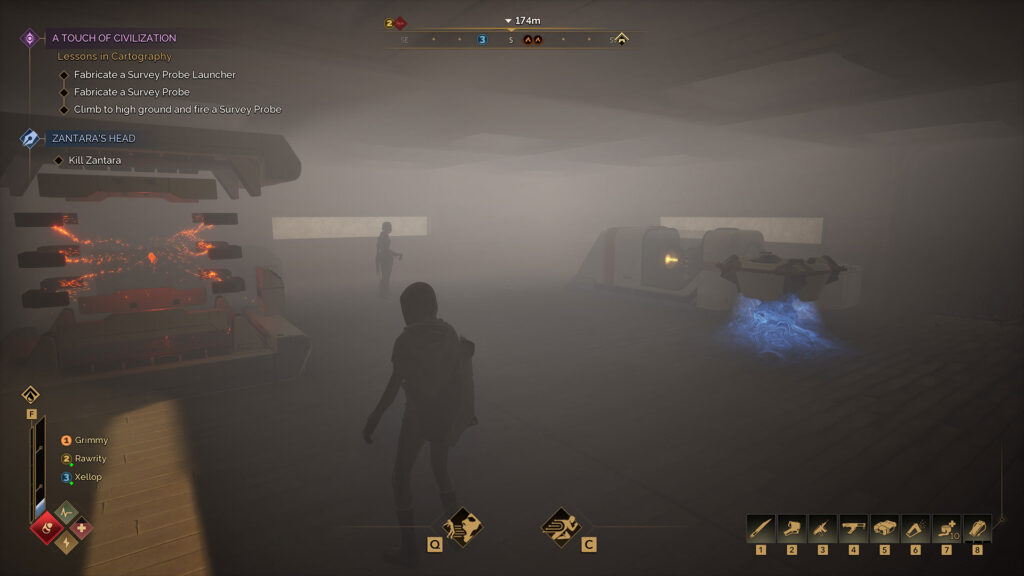This screenshot has height=576, width=1024.
Task: Open the A Touch of Civilization quest
Action: (113, 38)
